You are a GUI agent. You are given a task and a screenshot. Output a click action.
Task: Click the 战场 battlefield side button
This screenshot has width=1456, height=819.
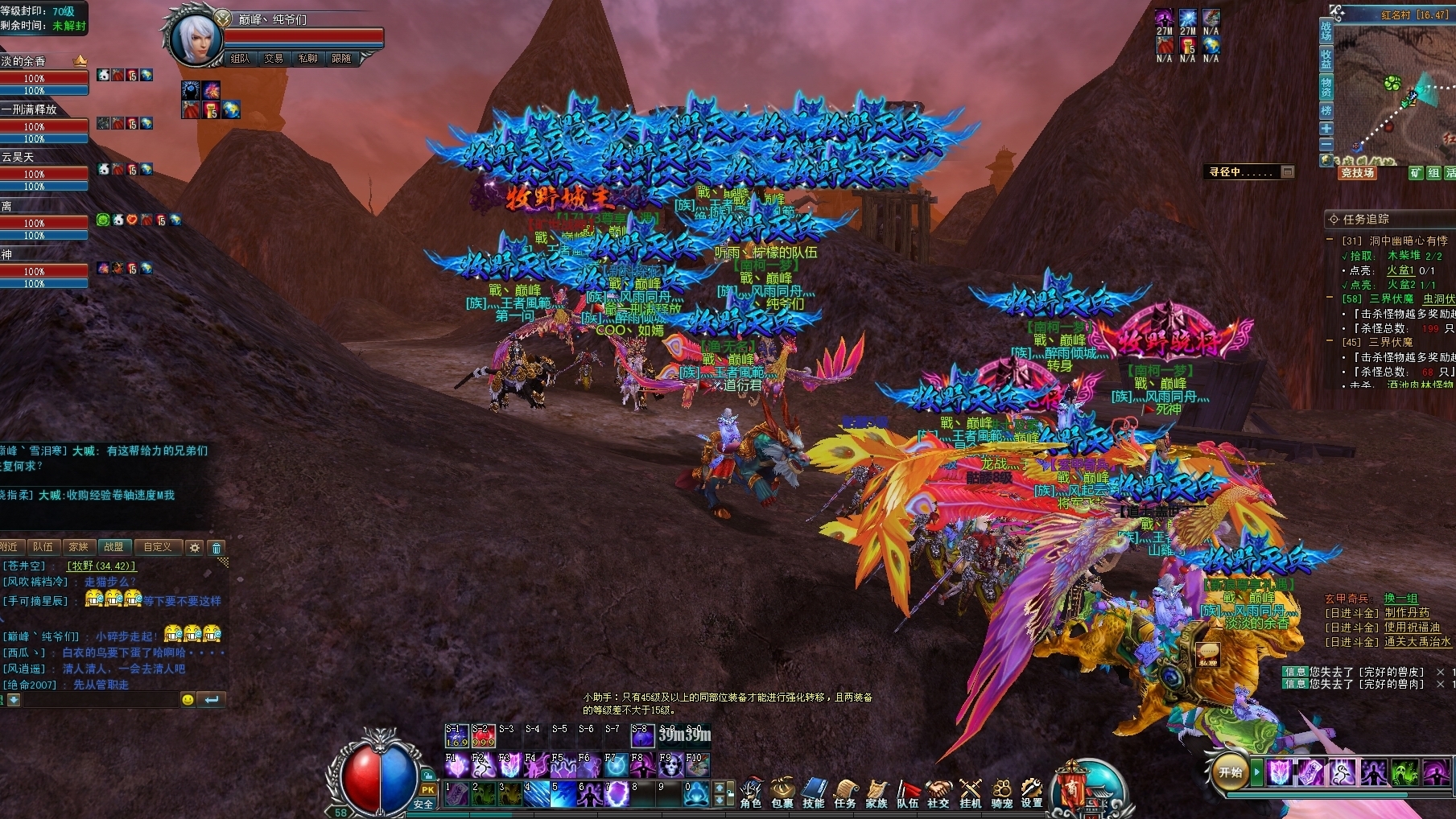pyautogui.click(x=1326, y=31)
